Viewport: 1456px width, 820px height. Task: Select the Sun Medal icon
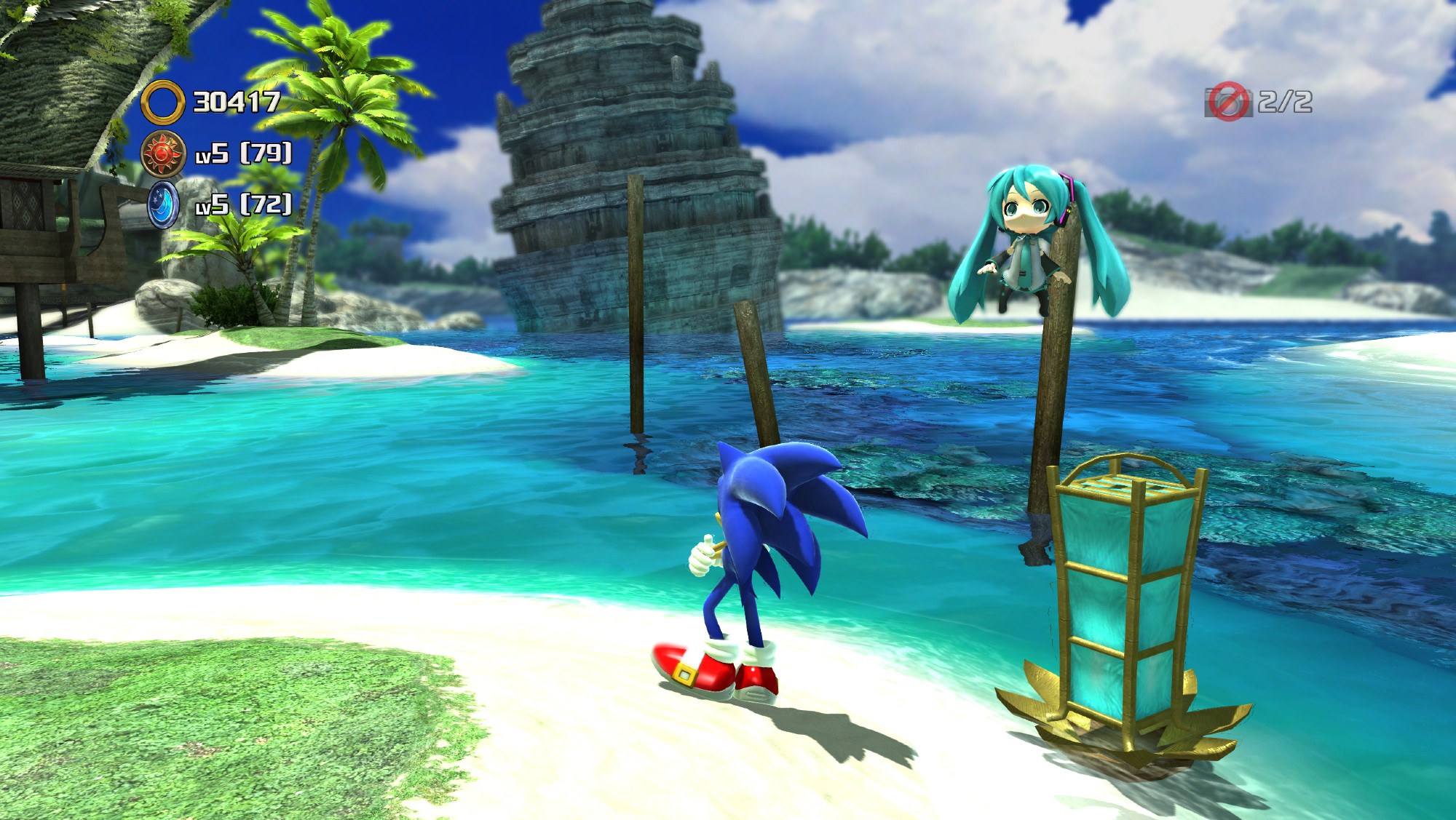coord(162,154)
